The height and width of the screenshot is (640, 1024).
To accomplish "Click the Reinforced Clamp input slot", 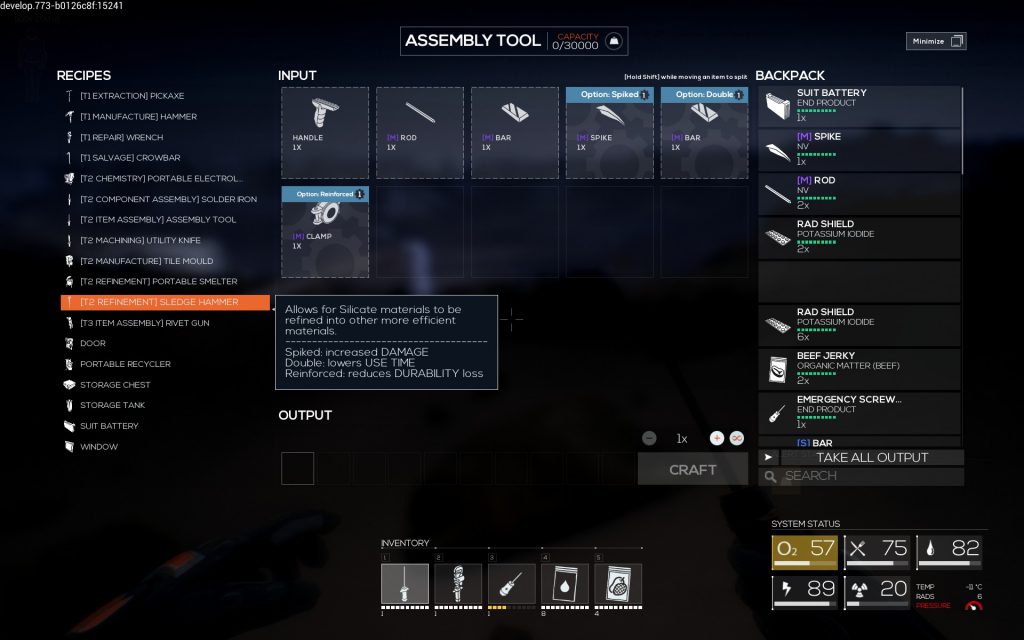I will [x=324, y=231].
